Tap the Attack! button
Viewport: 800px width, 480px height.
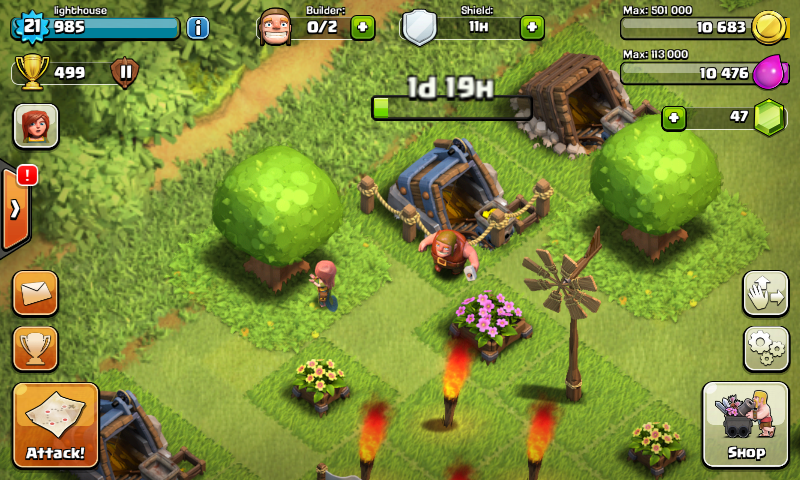56,424
